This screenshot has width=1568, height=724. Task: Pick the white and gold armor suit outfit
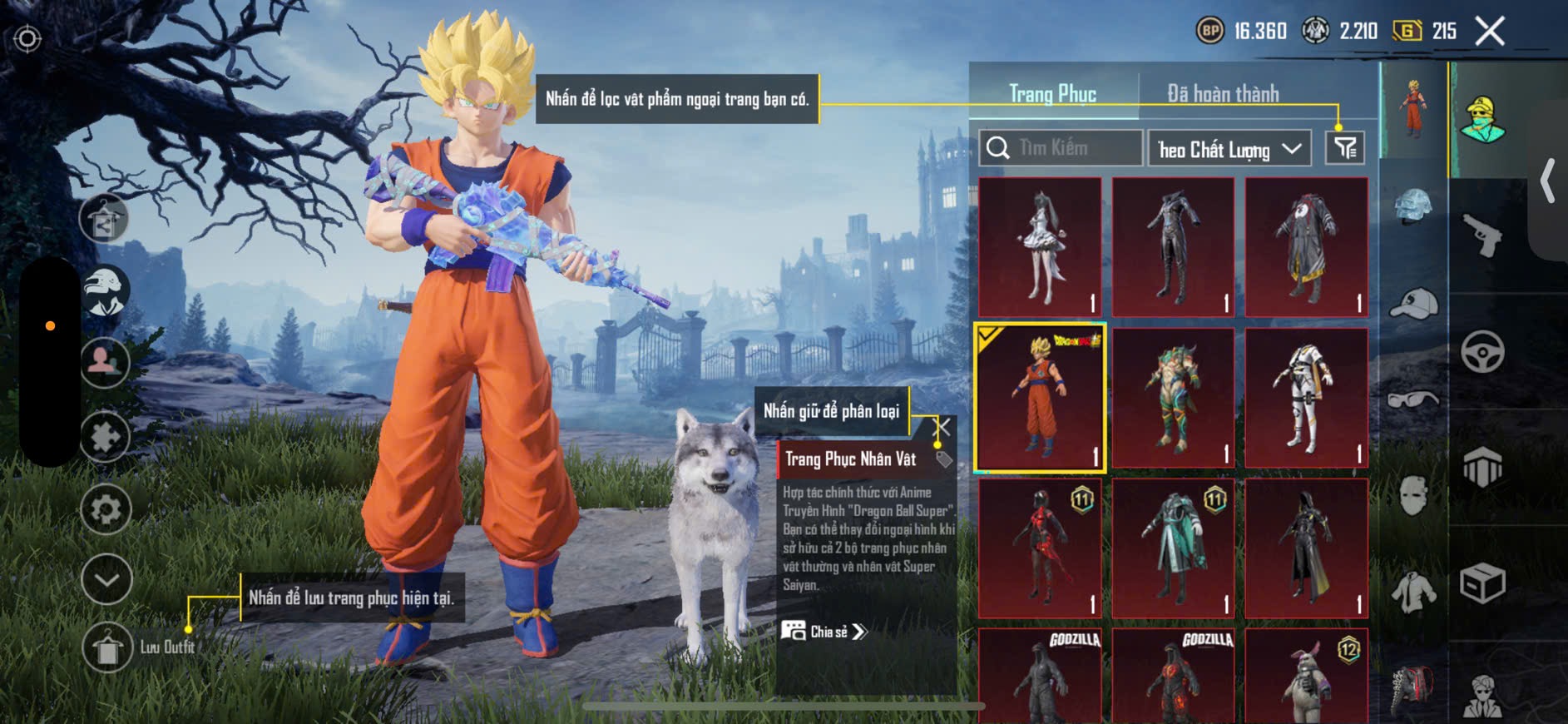[x=1306, y=398]
